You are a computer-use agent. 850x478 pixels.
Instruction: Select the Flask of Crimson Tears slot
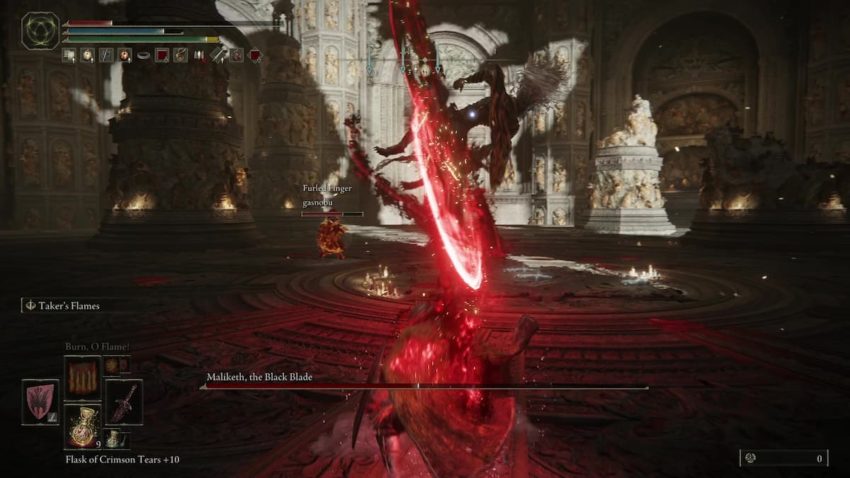(82, 424)
